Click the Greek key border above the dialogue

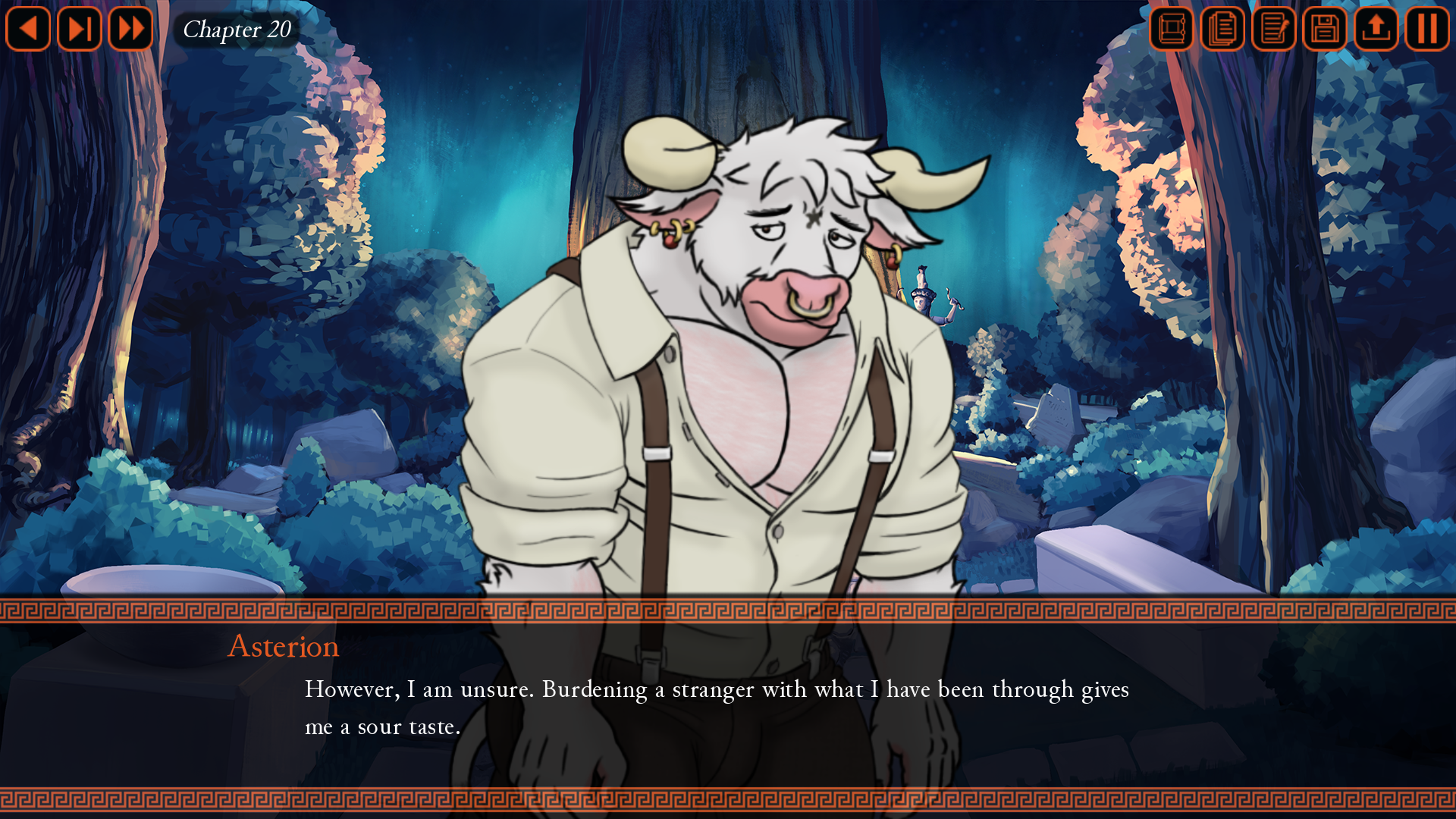728,607
